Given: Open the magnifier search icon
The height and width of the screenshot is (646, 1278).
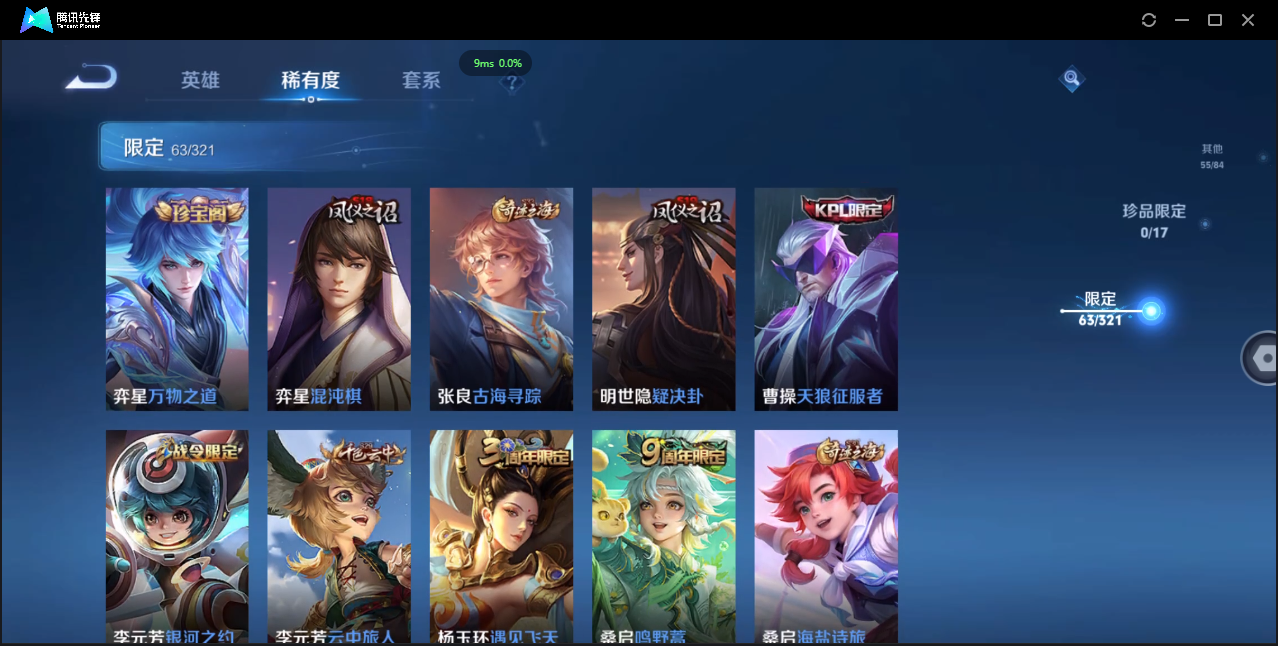Looking at the screenshot, I should tap(1071, 78).
